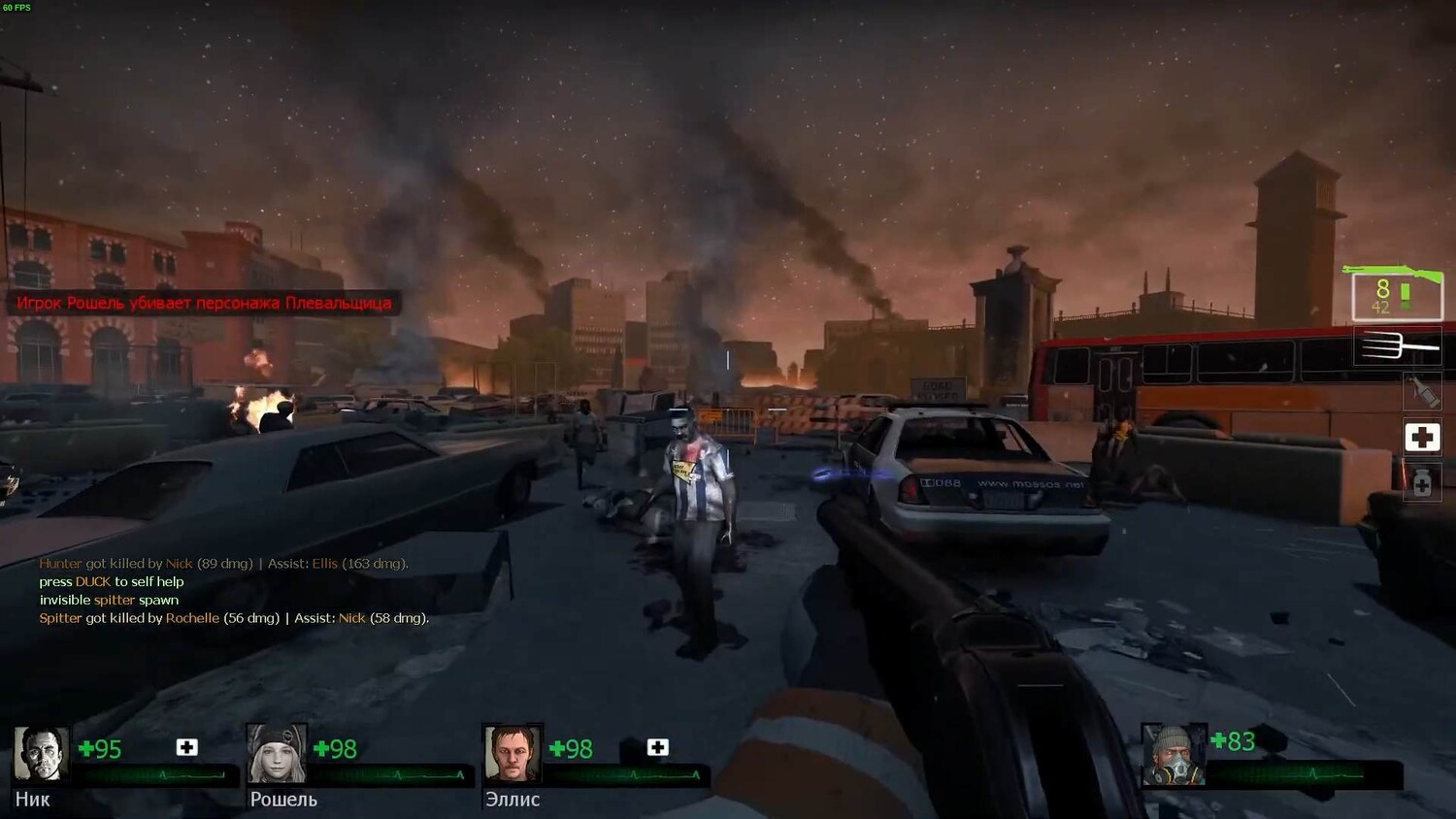
Task: Click Rochelle's teammate portrait
Action: (x=277, y=754)
